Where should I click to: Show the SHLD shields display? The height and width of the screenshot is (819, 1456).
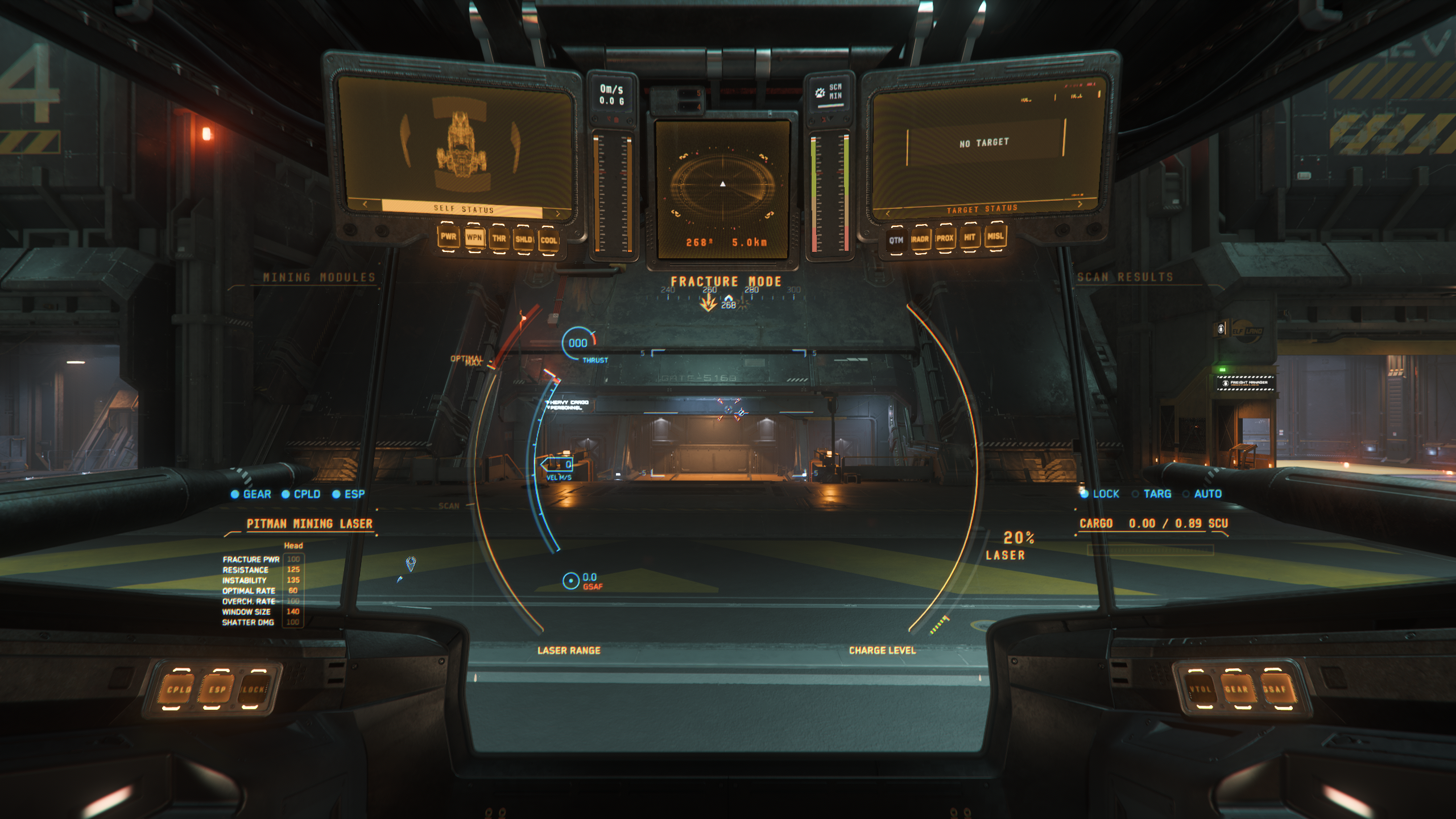[x=524, y=239]
